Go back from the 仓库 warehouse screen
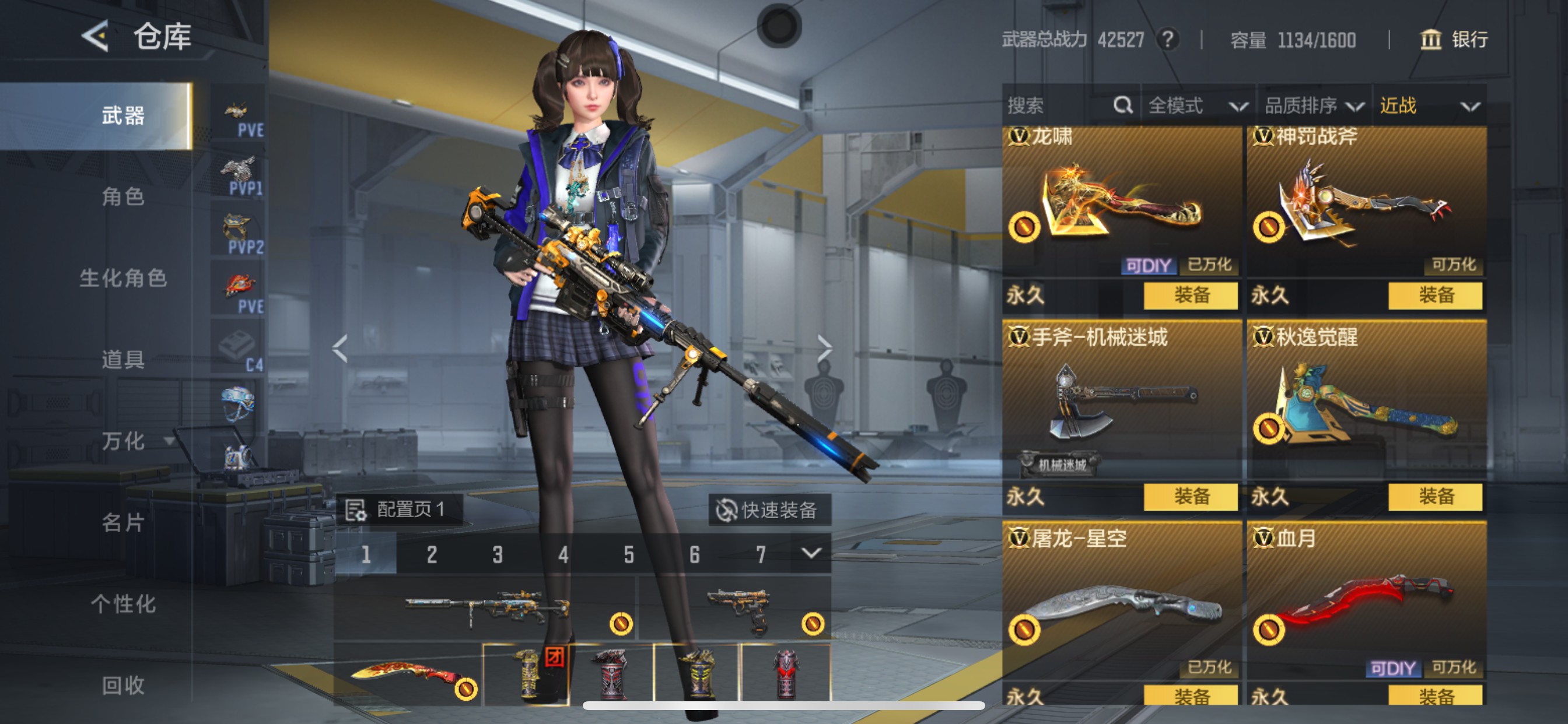The width and height of the screenshot is (1568, 724). [96, 36]
